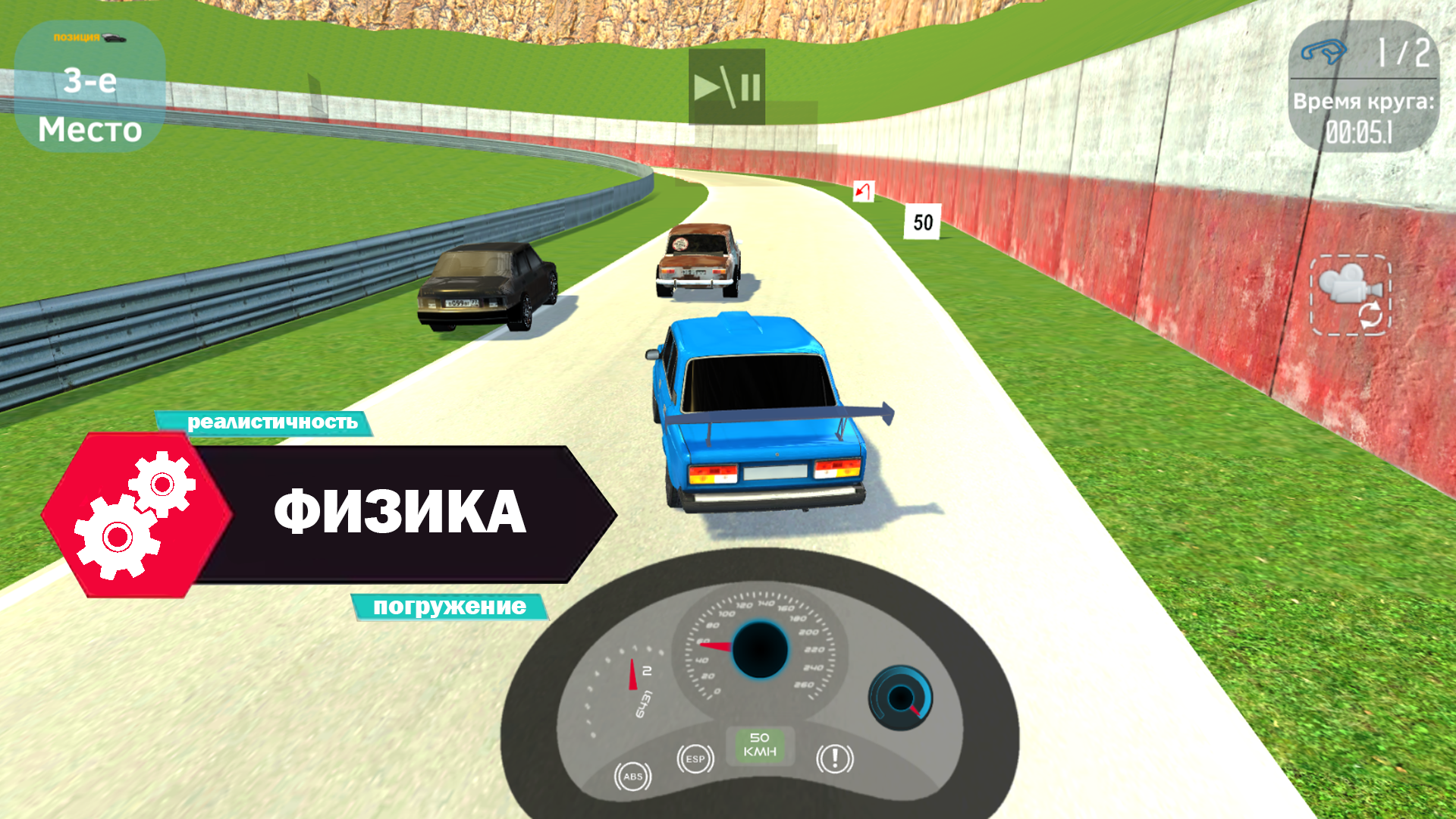
Task: Click the pause/play button at top center
Action: (726, 85)
